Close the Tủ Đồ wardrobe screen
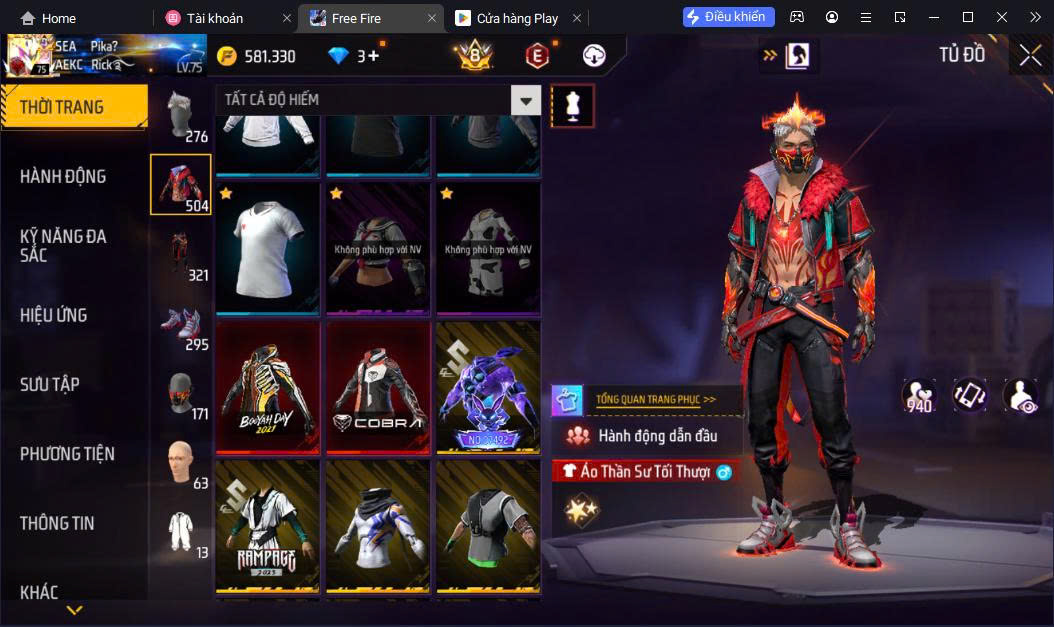Screen dimensions: 1054x627 pyautogui.click(x=1030, y=55)
